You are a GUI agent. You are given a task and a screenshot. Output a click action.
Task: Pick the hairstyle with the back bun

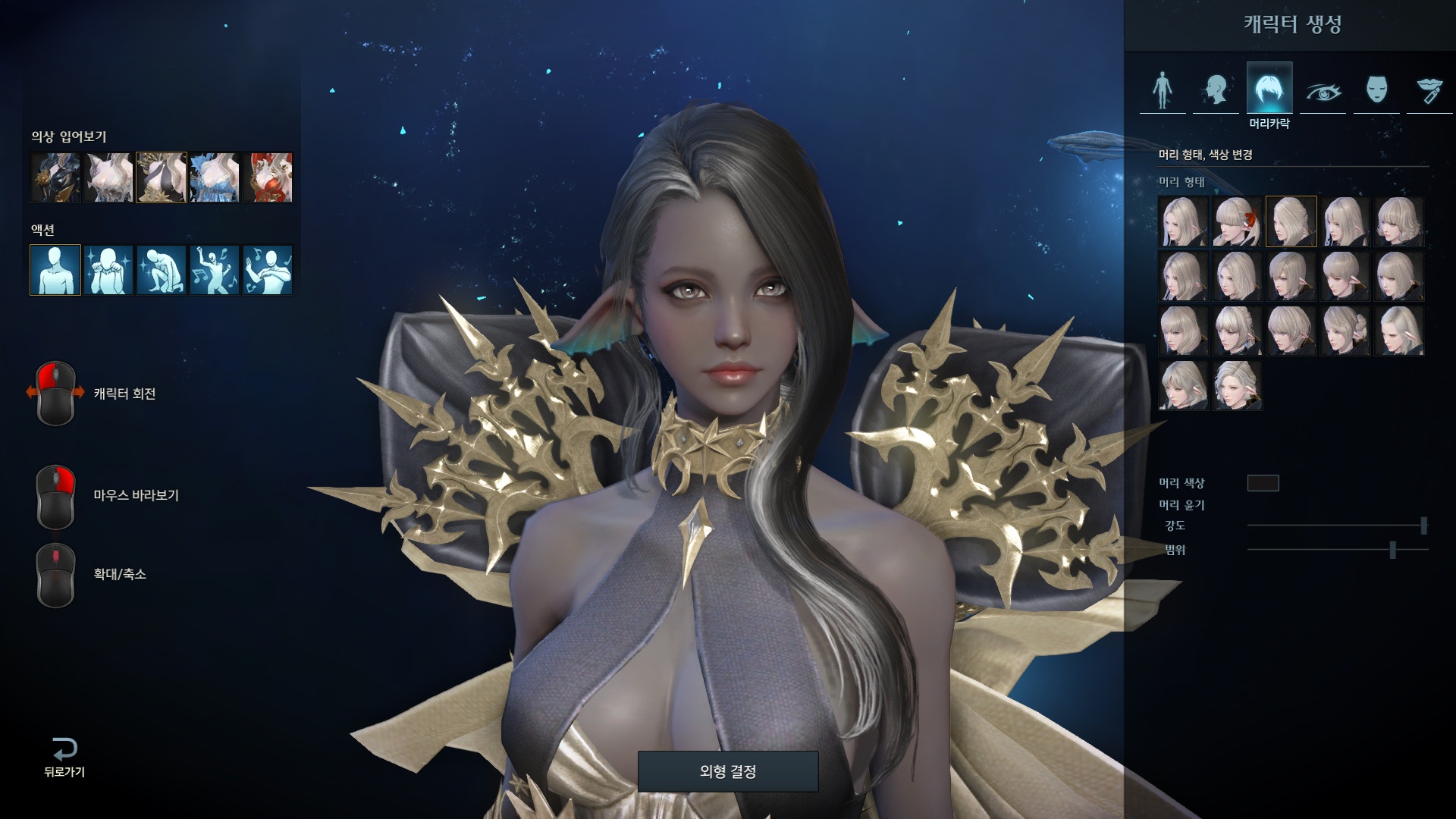pyautogui.click(x=1345, y=331)
